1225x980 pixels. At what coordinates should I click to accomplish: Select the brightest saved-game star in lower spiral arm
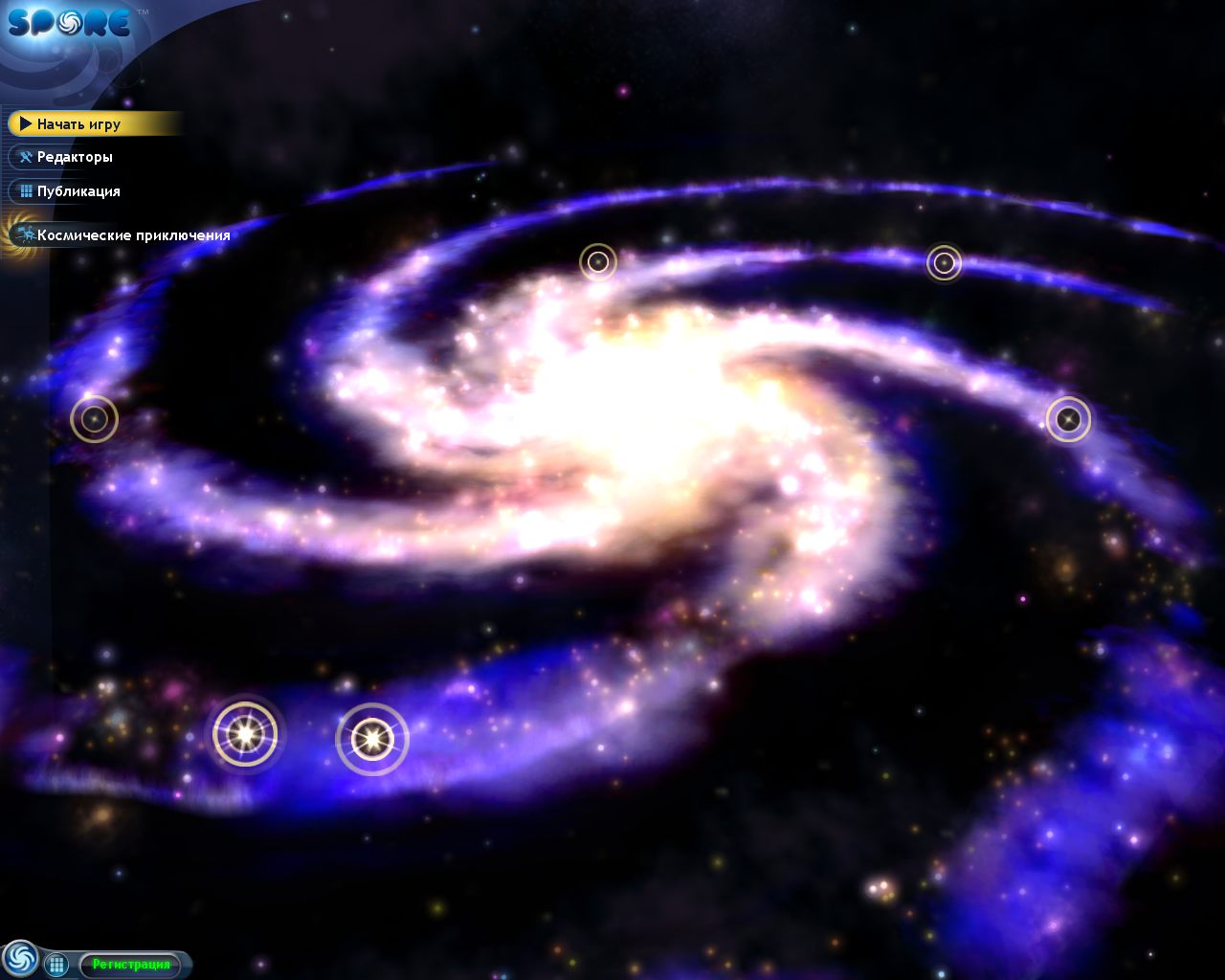pos(247,735)
